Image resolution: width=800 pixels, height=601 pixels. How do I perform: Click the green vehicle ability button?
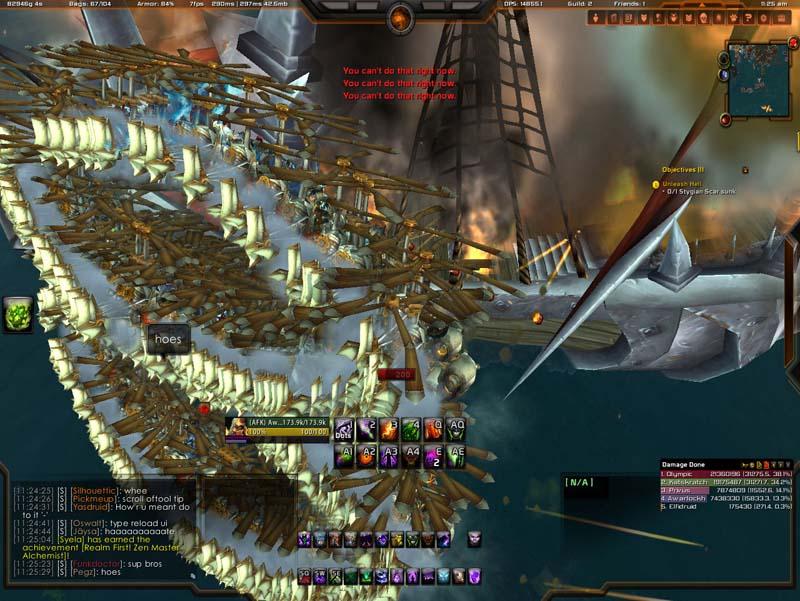click(18, 313)
